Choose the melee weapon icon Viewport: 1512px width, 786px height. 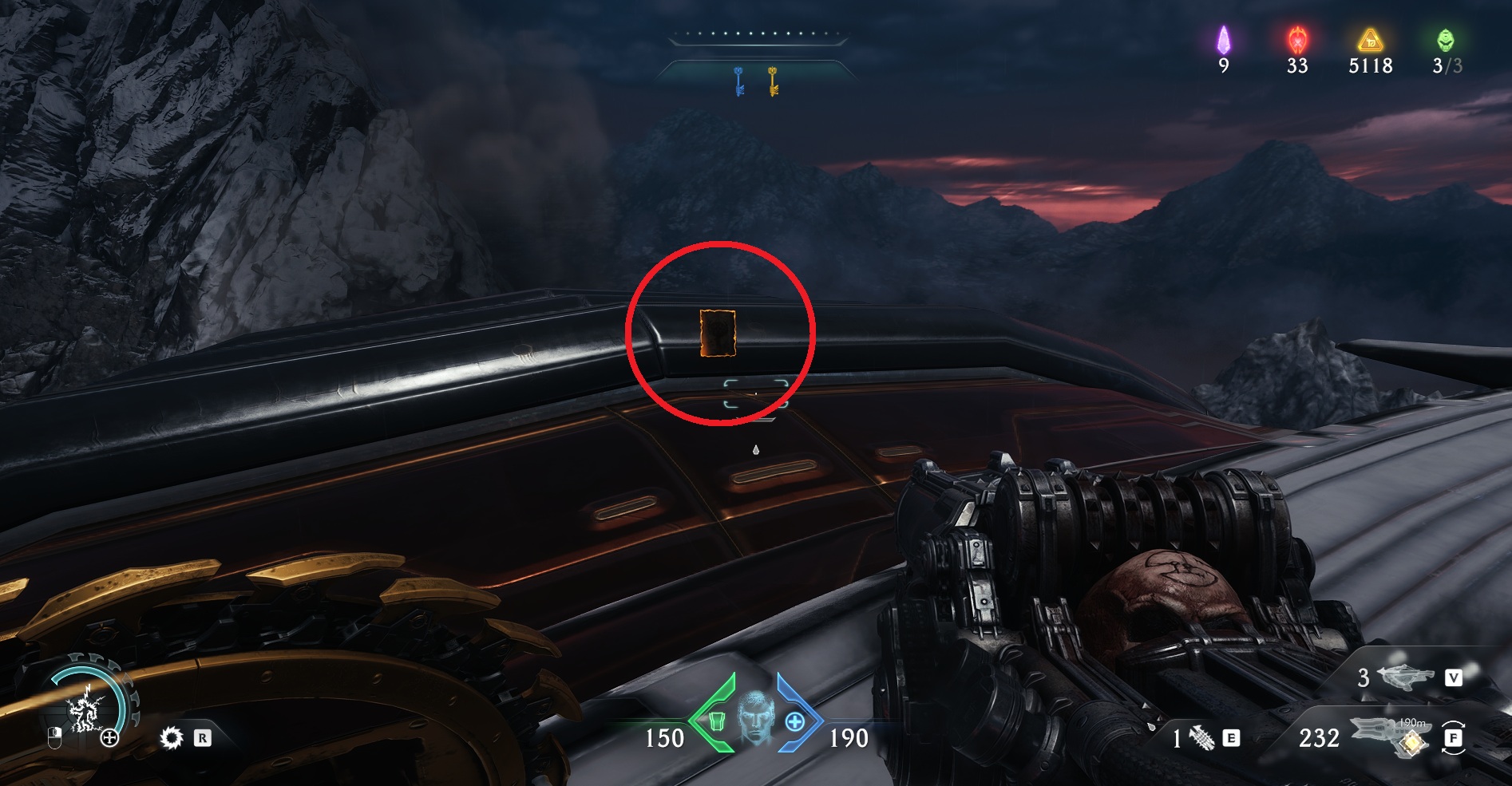[1202, 739]
